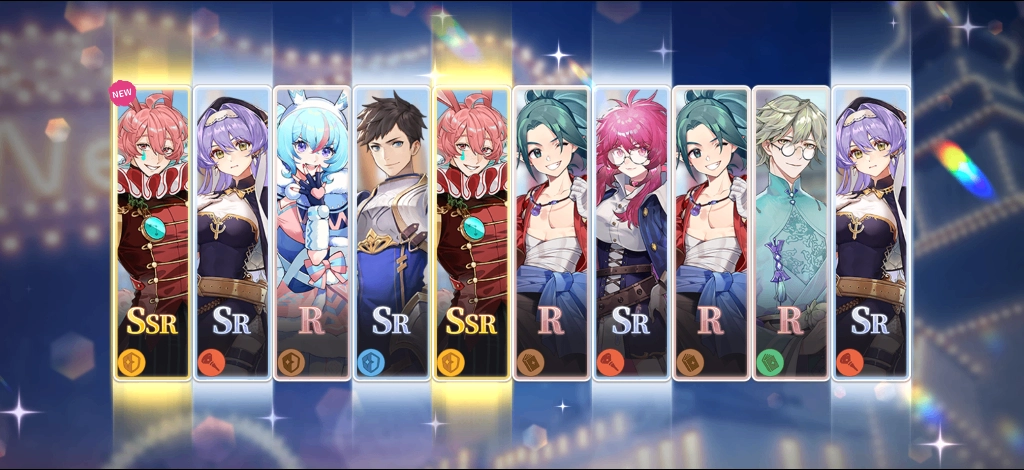The height and width of the screenshot is (470, 1024).
Task: Select the SSR card with the NEW badge
Action: click(x=152, y=232)
